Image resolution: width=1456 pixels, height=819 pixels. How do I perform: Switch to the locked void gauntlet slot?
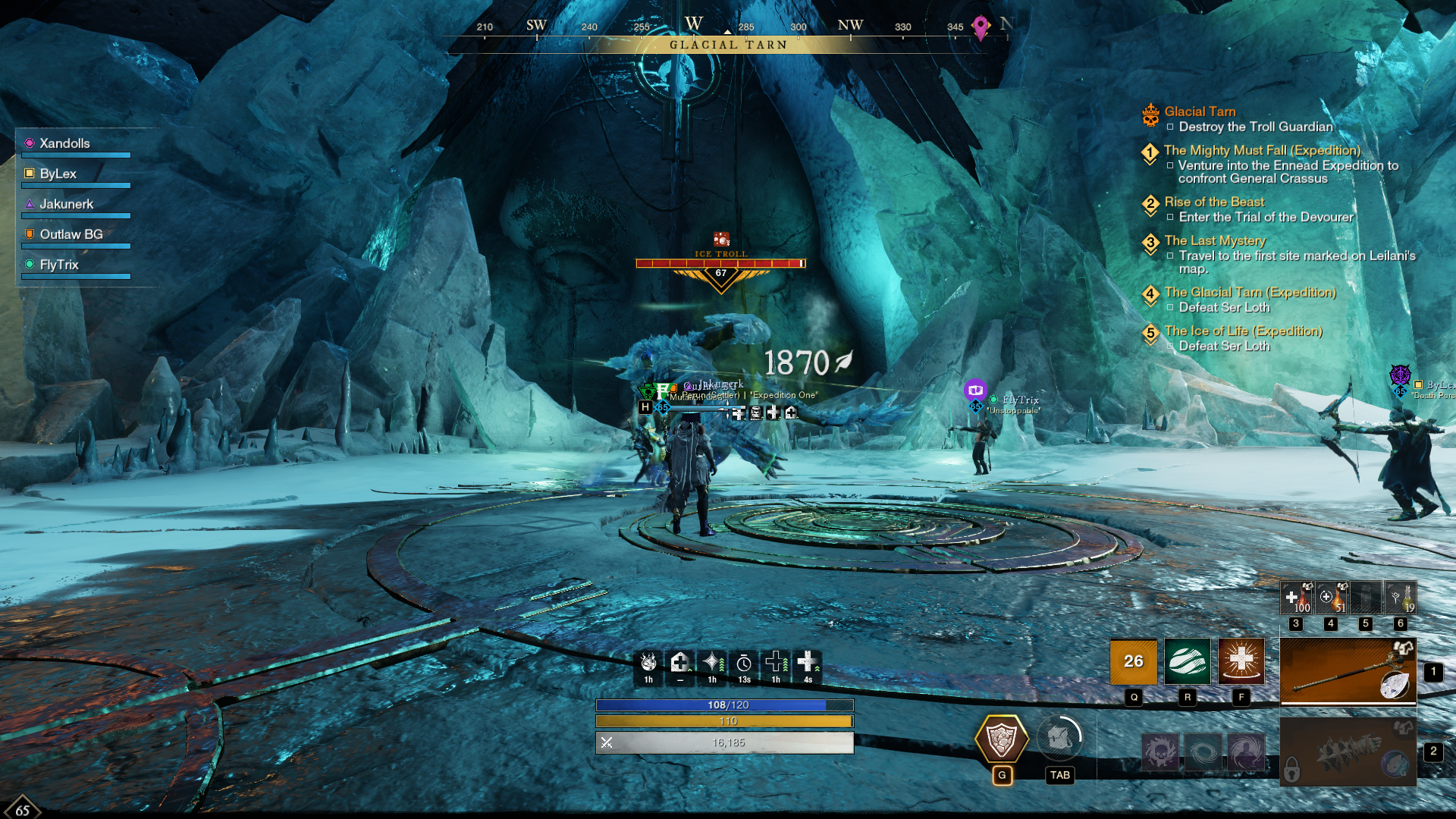point(1348,752)
